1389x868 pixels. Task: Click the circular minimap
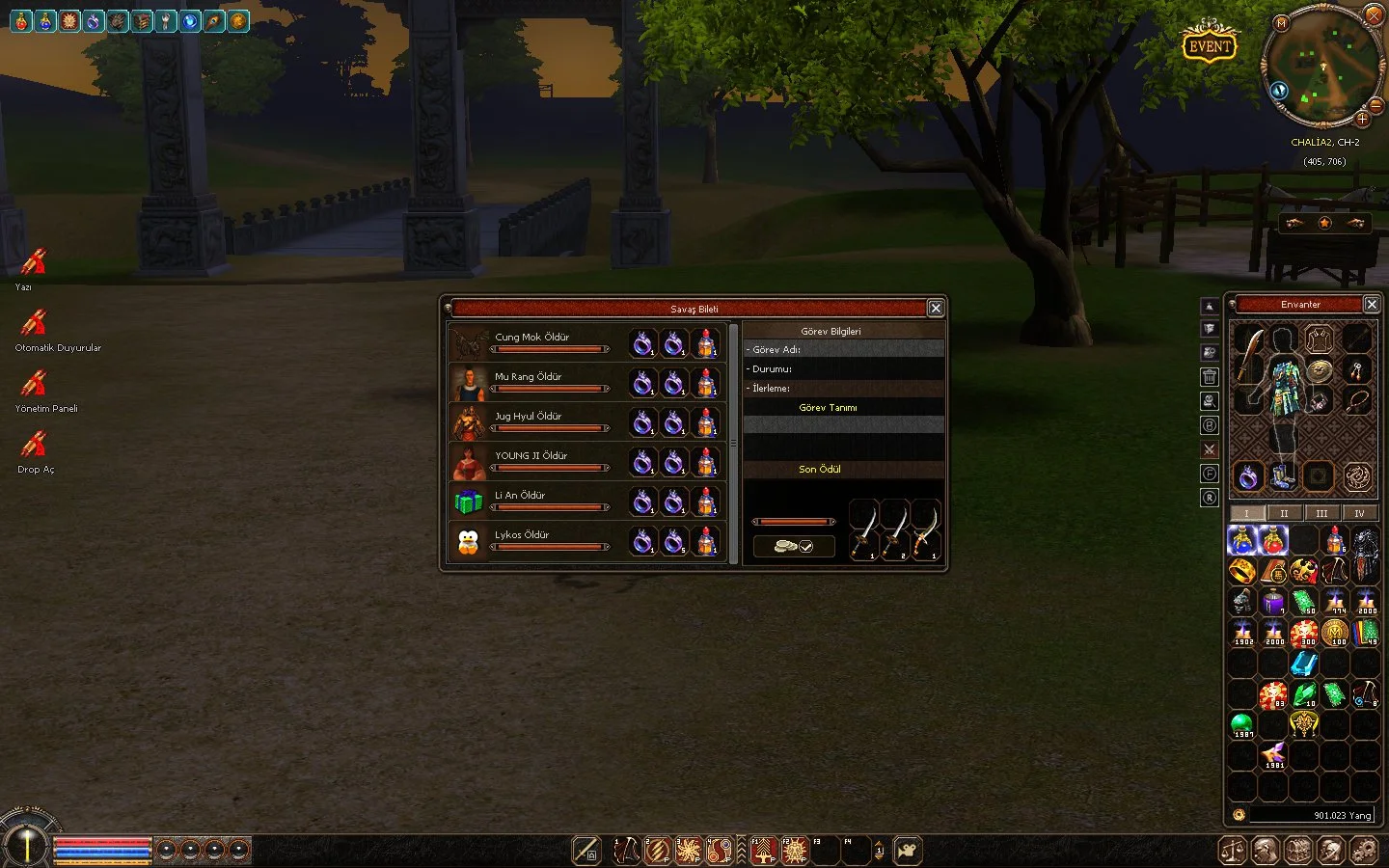[1322, 68]
